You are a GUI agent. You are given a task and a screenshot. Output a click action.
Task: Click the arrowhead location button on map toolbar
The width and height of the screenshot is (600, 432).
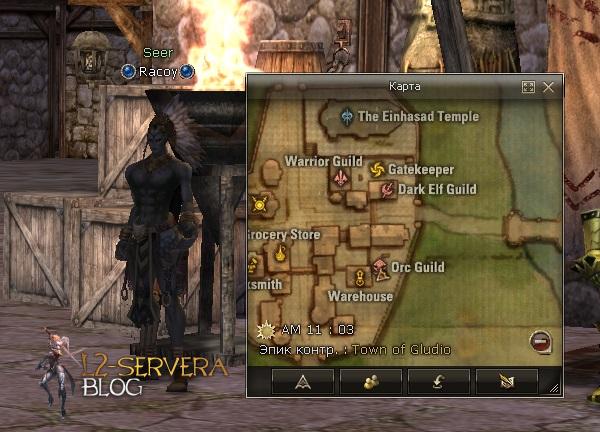click(x=303, y=381)
